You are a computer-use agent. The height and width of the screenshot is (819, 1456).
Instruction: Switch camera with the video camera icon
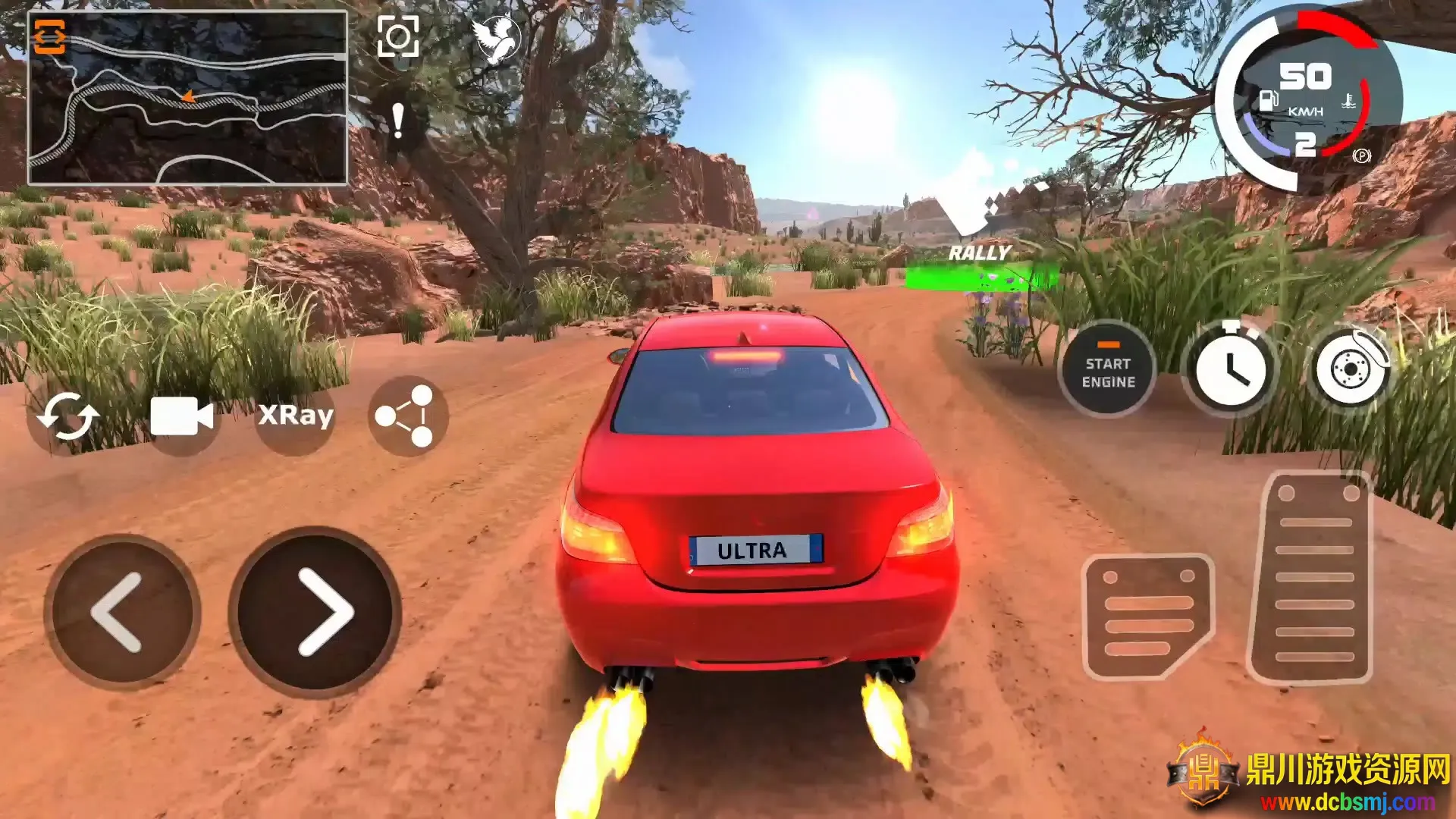182,416
